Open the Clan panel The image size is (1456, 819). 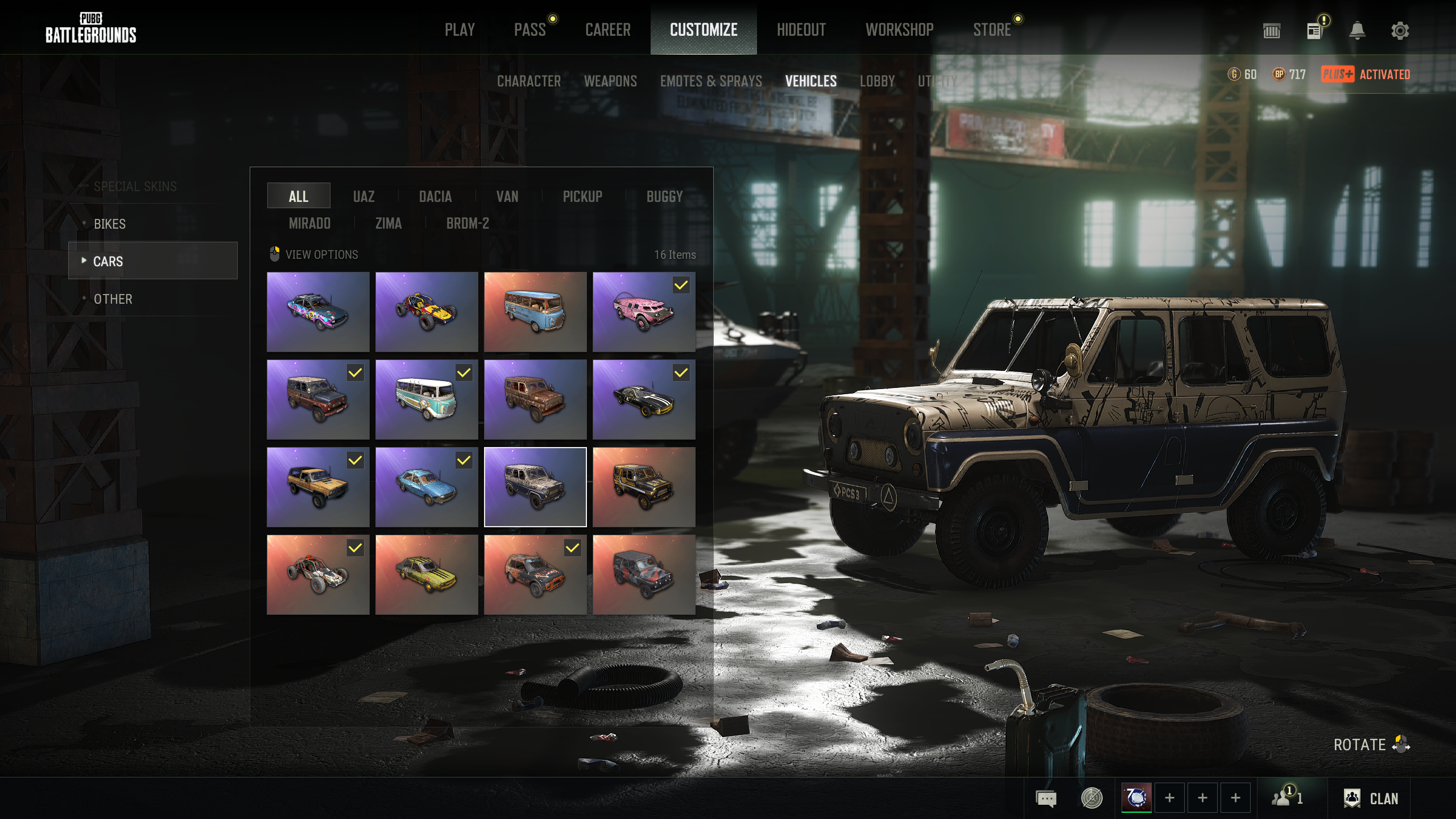click(1371, 799)
